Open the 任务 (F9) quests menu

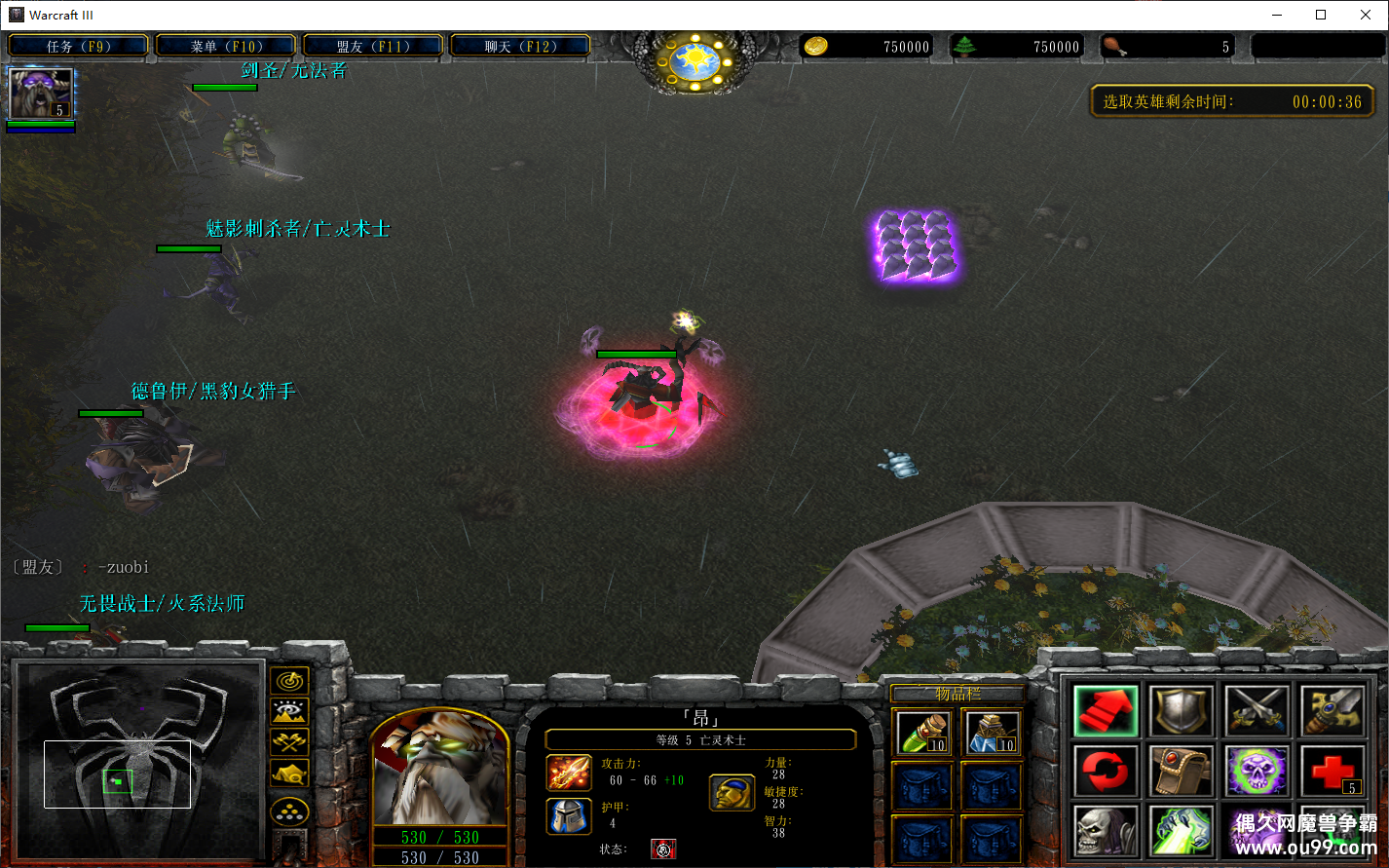point(79,46)
